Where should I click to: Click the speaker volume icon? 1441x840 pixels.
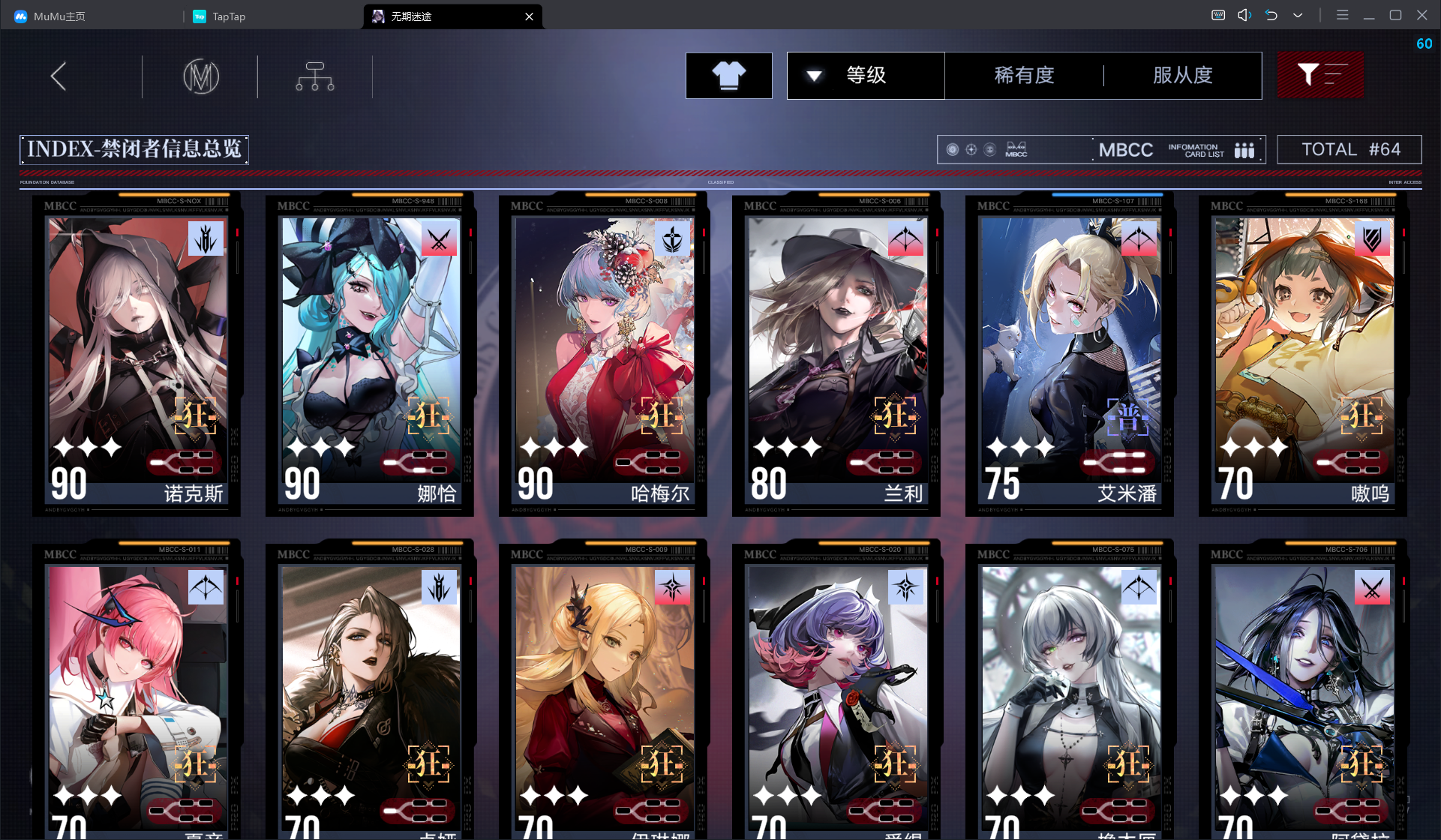click(x=1244, y=14)
